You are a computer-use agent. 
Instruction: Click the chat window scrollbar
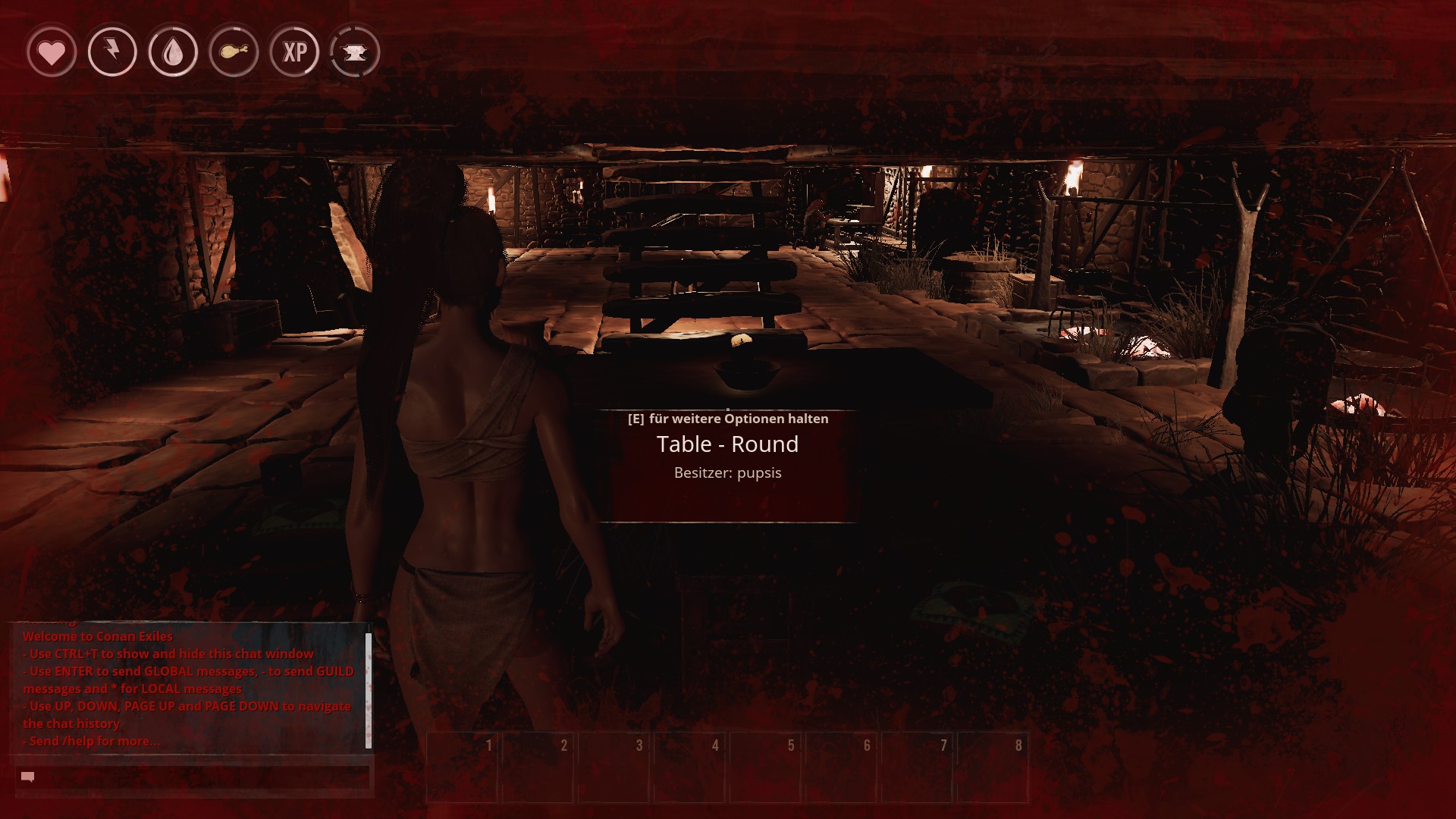369,690
